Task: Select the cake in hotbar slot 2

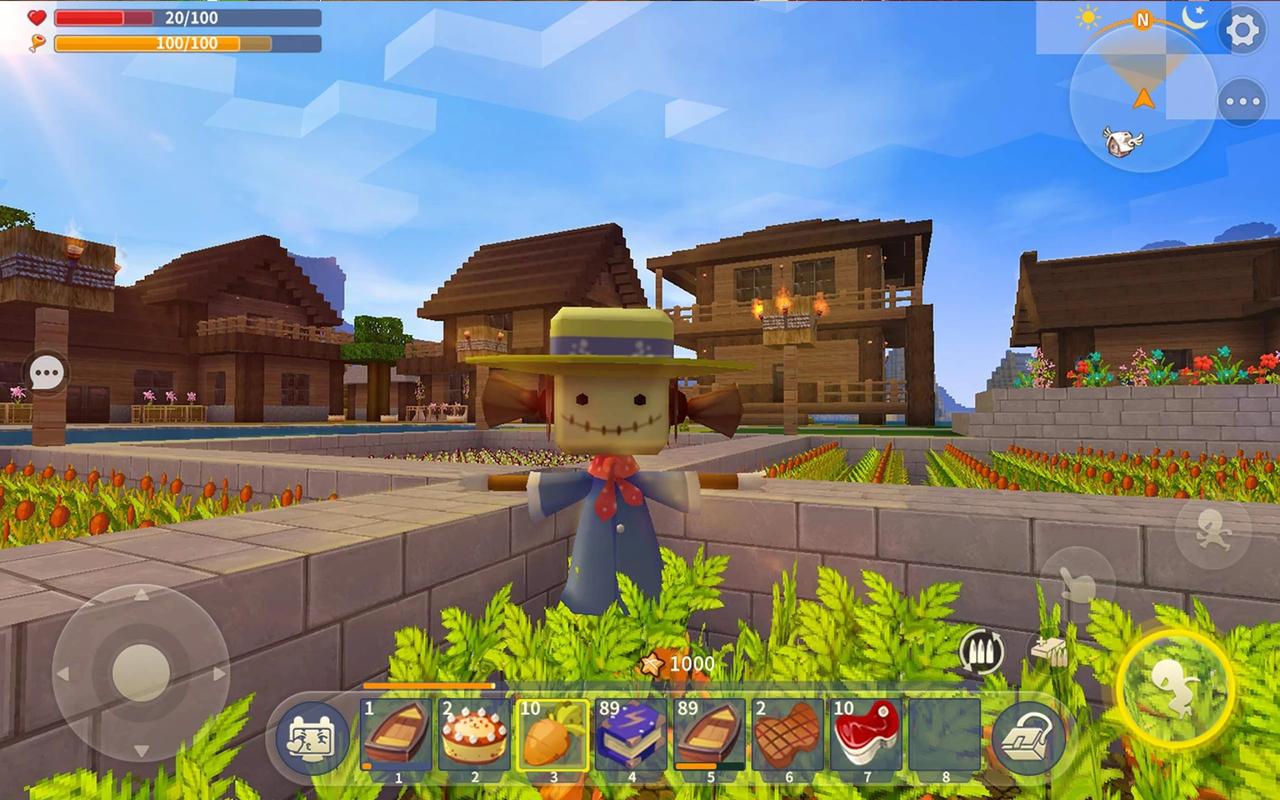Action: (474, 735)
